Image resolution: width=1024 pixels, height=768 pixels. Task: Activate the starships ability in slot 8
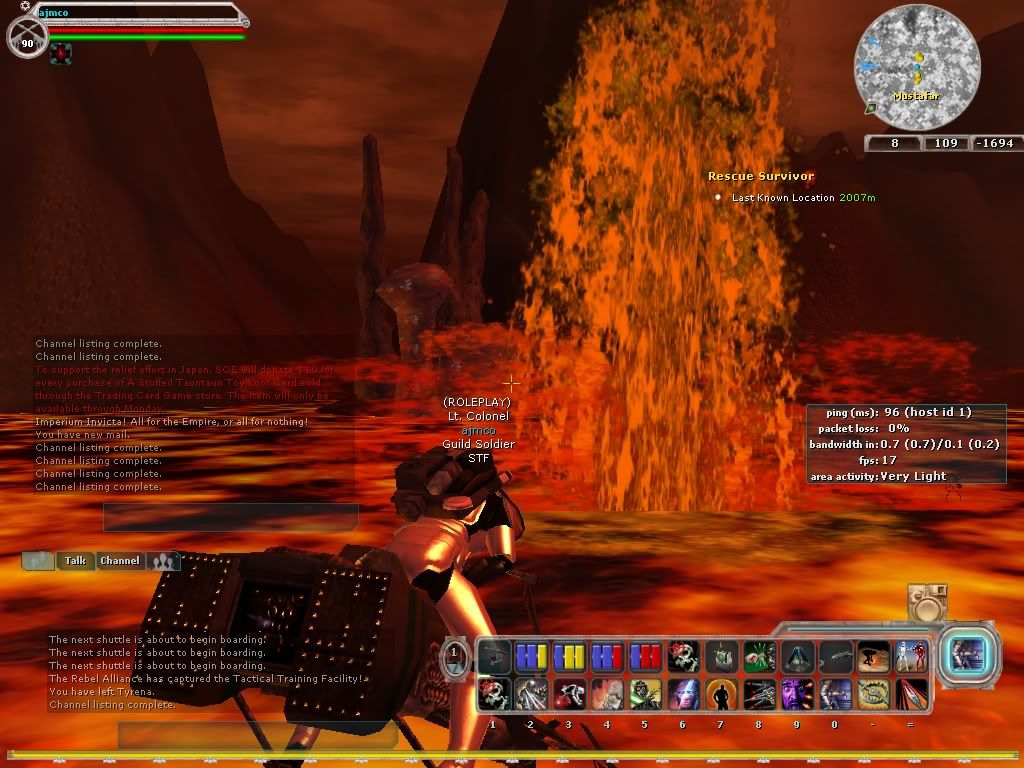point(759,693)
